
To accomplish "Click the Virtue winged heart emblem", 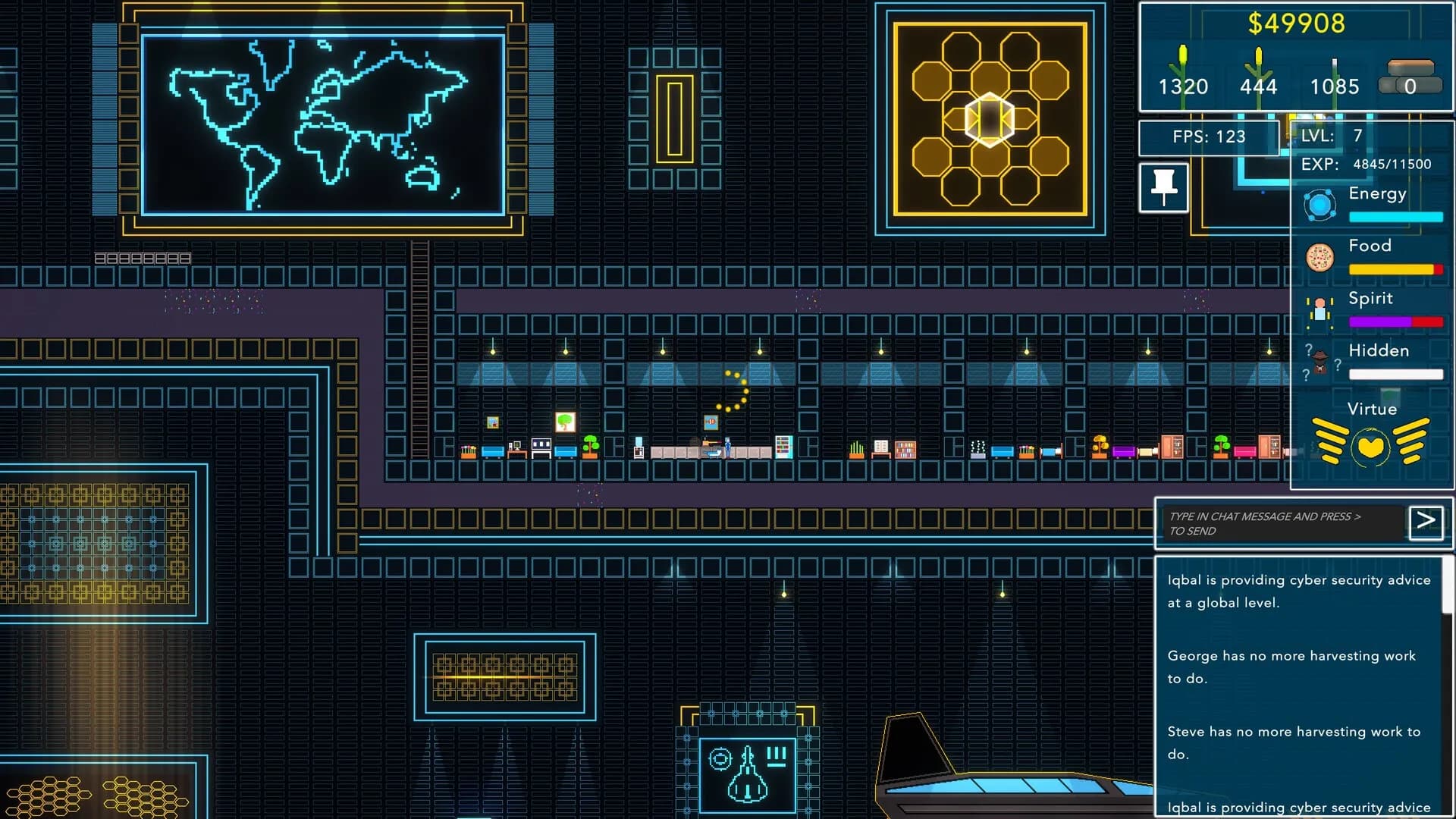I will (x=1371, y=447).
